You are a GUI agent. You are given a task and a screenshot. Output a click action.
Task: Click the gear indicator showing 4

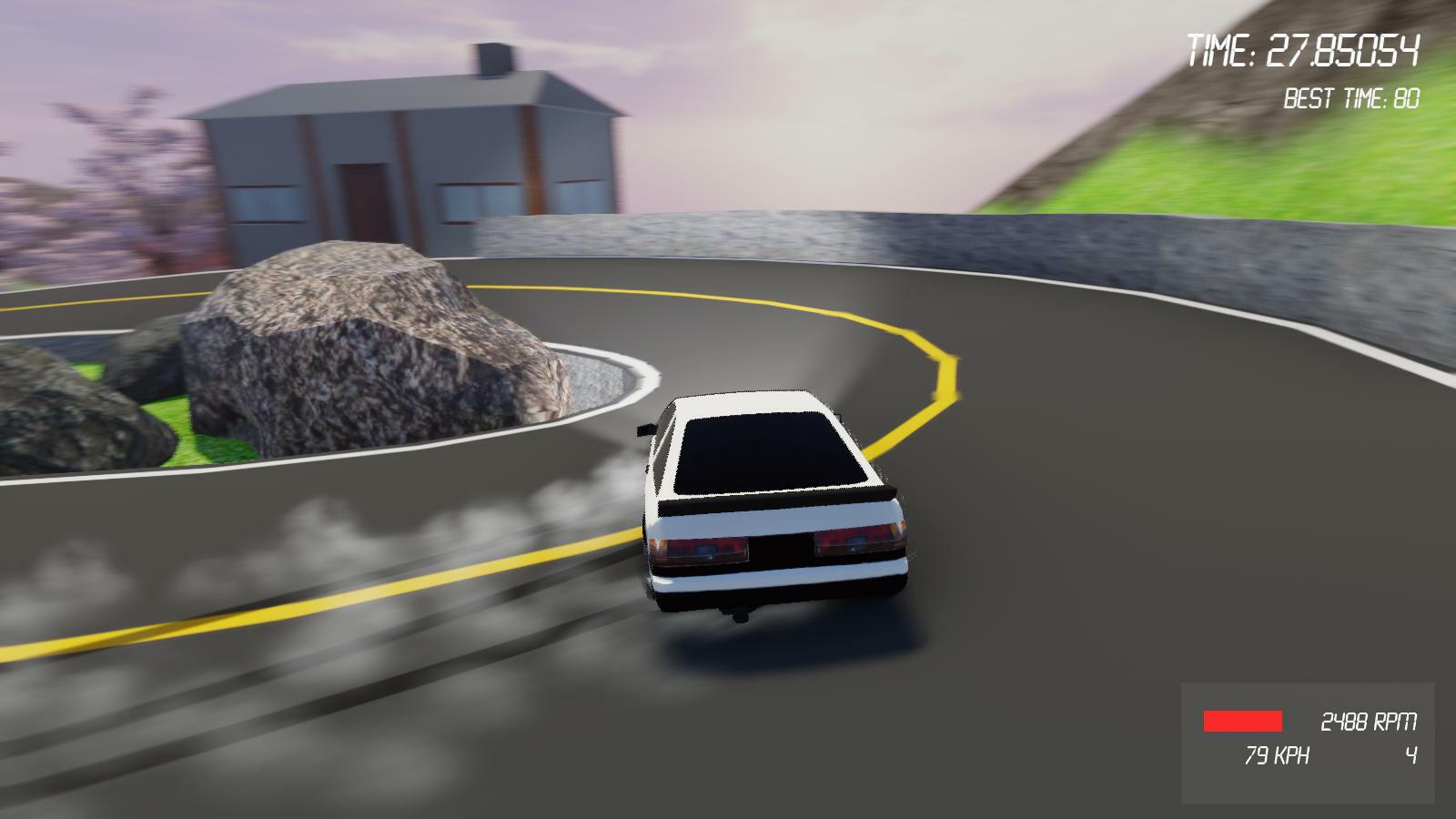[x=1410, y=753]
